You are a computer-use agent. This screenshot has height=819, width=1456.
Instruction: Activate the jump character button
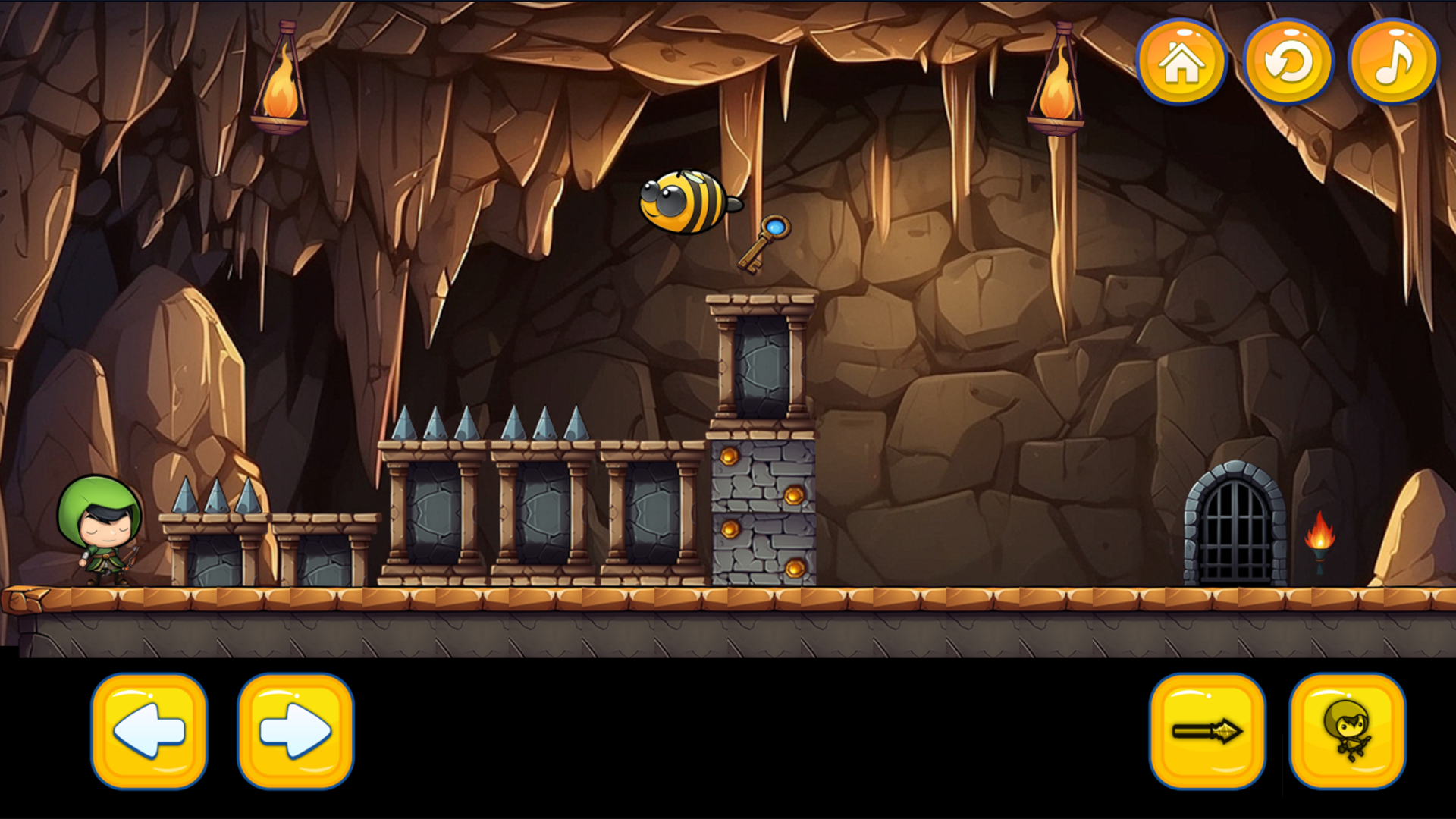(x=1348, y=731)
